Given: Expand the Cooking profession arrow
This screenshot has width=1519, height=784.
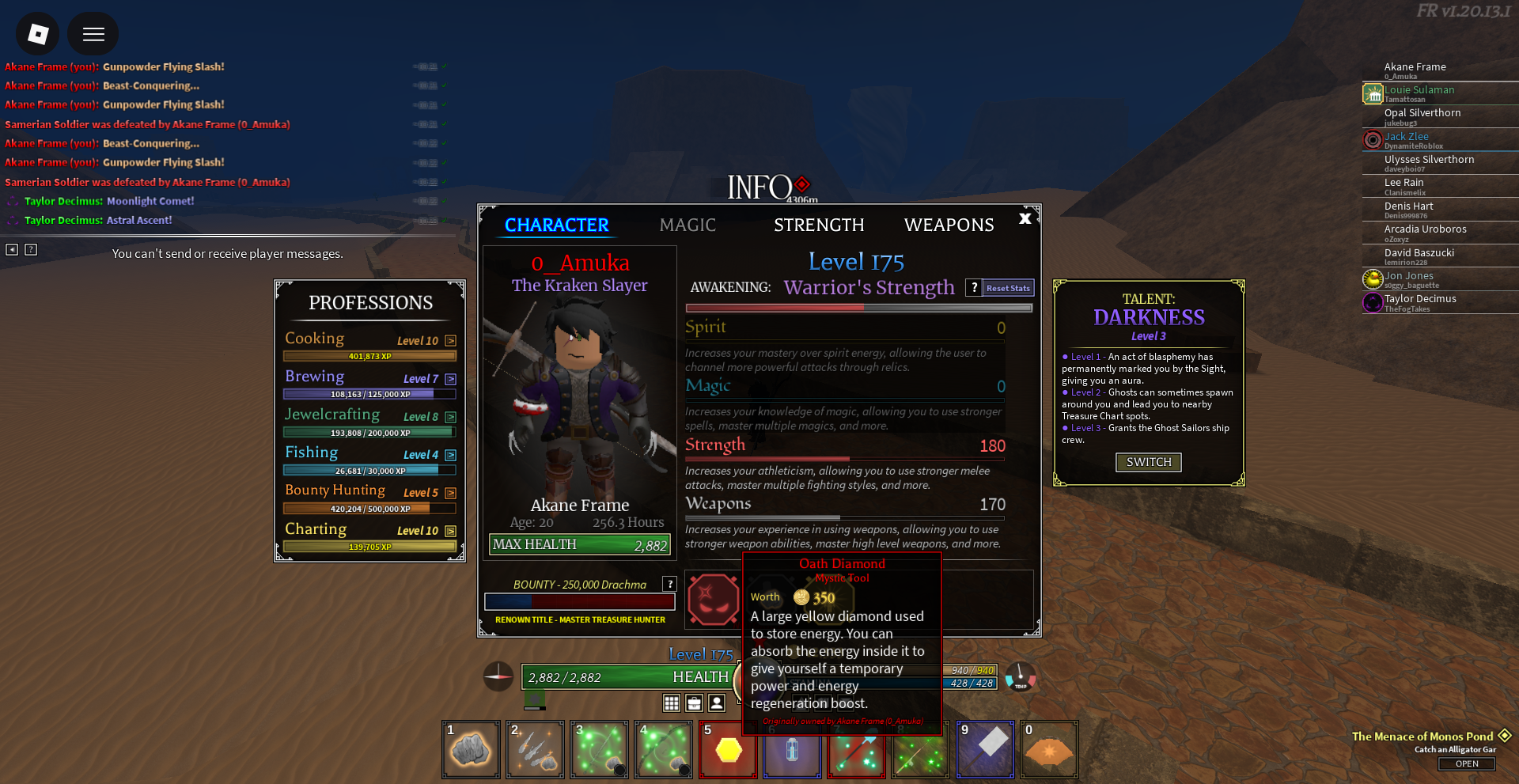Looking at the screenshot, I should pyautogui.click(x=450, y=341).
